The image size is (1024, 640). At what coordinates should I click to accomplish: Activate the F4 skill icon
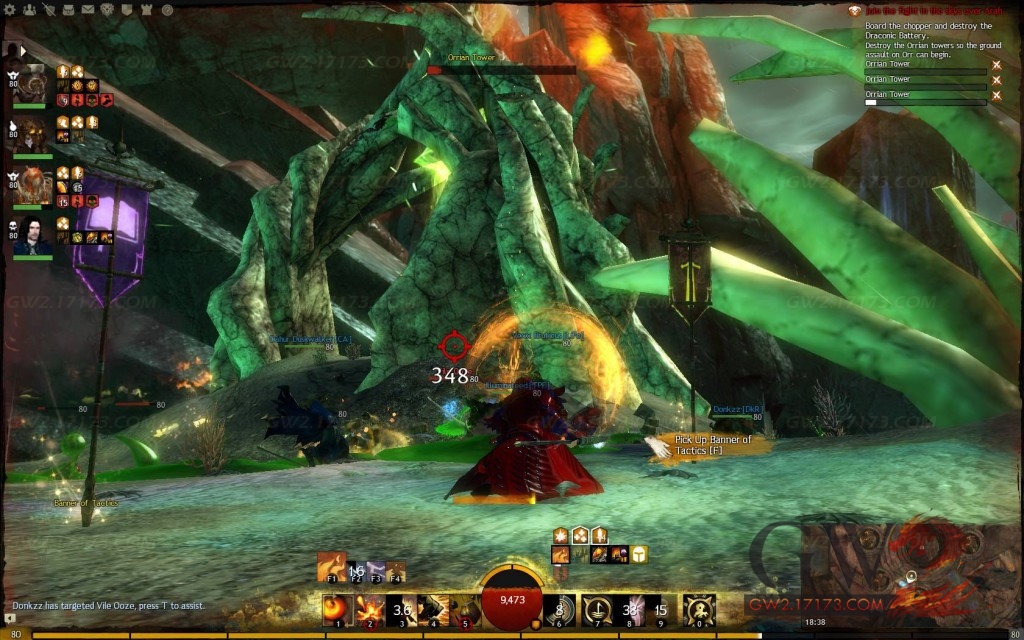(397, 568)
